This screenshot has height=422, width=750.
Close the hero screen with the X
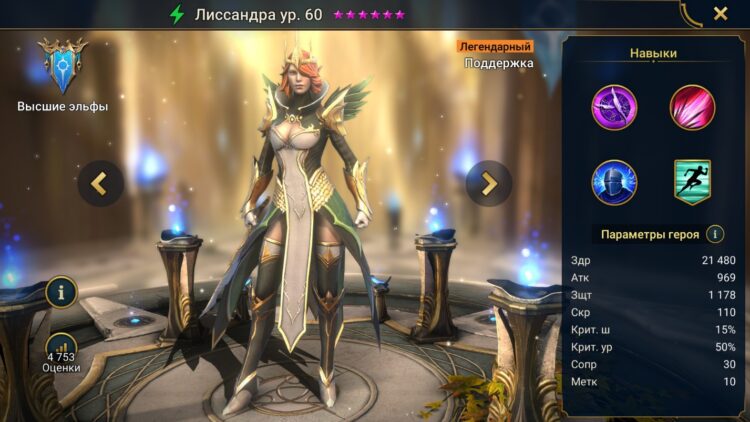point(720,14)
